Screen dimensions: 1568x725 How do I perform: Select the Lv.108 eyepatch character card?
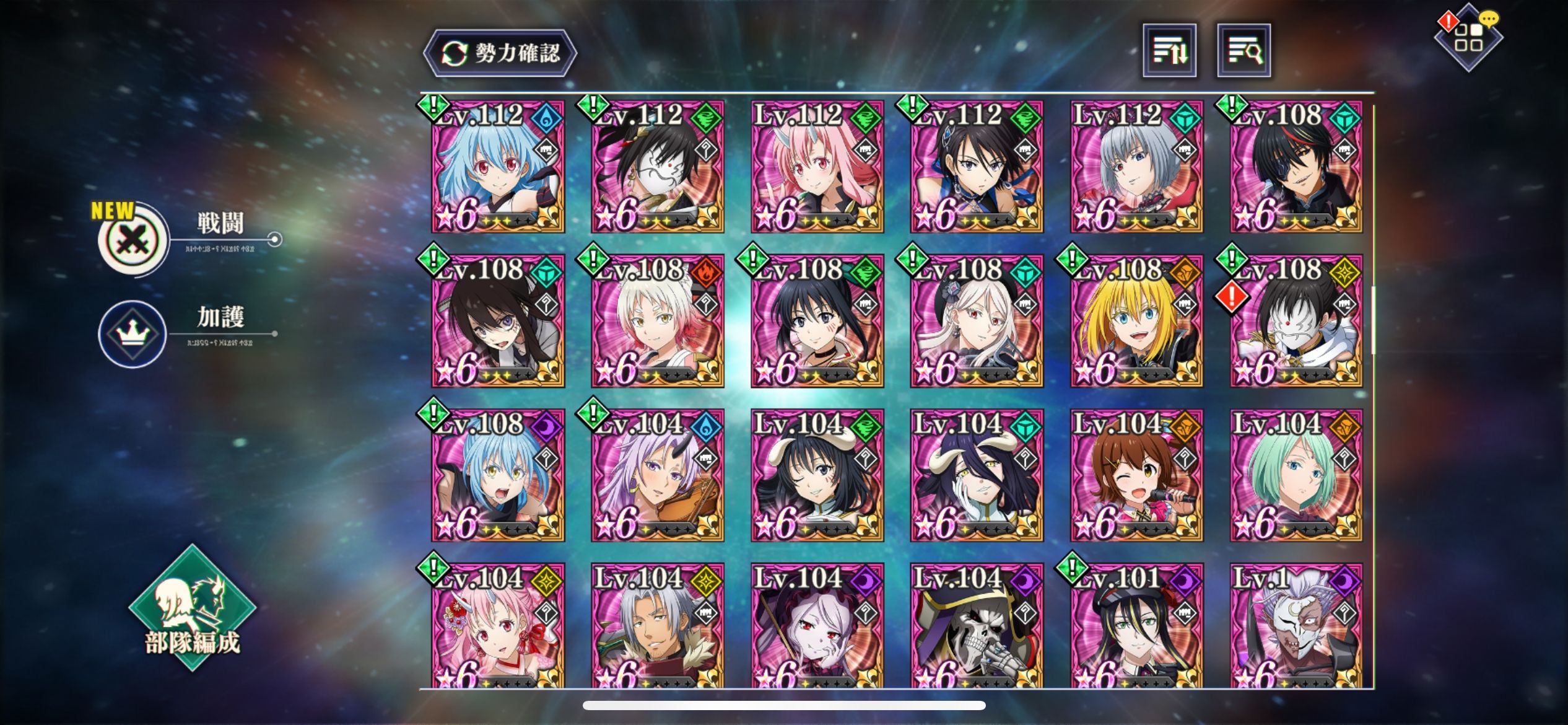click(1296, 167)
